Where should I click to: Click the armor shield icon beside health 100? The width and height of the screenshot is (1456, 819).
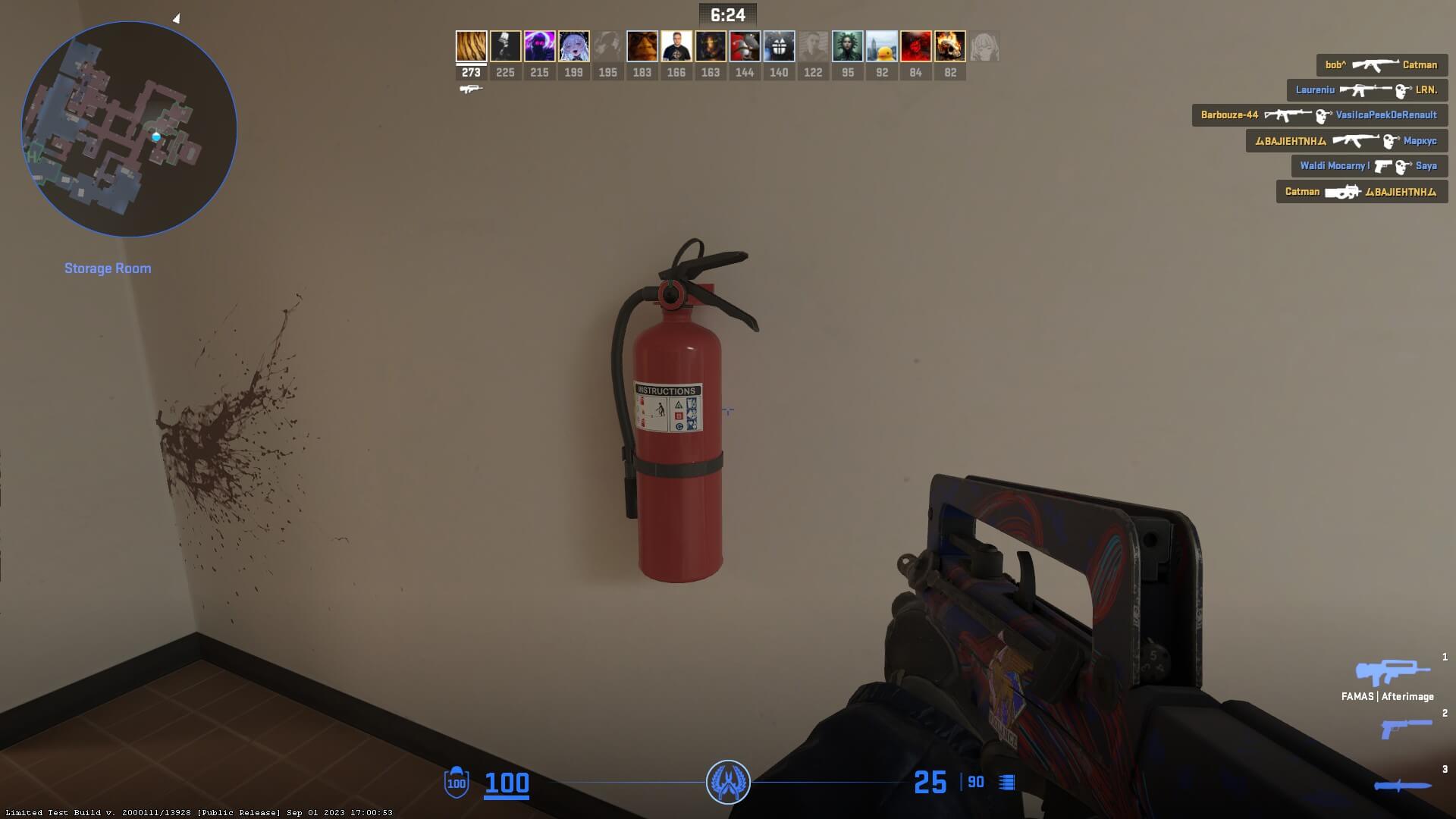[455, 782]
